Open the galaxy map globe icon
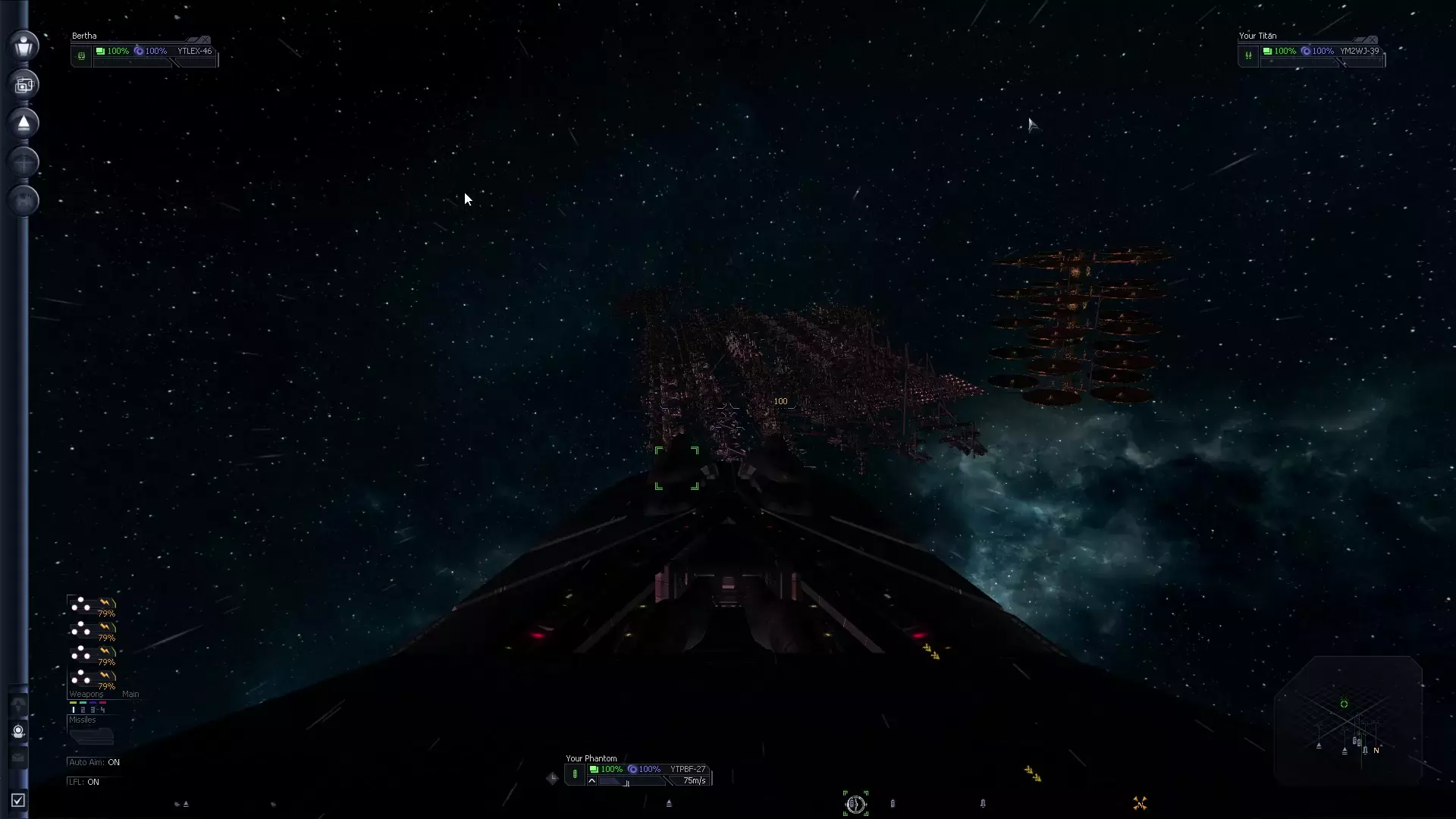This screenshot has width=1456, height=819. (24, 199)
